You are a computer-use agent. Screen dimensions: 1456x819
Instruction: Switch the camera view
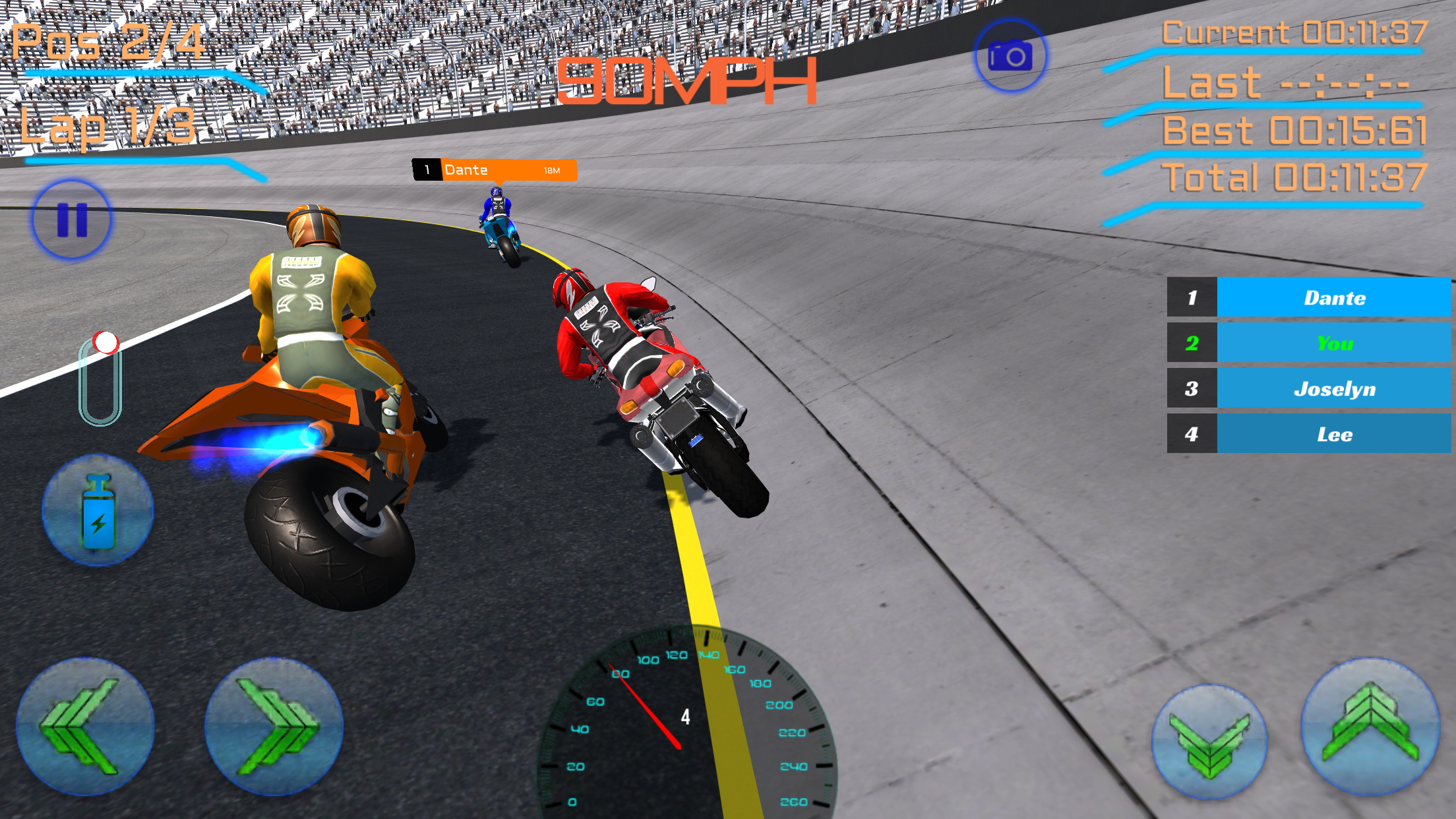pos(1010,56)
